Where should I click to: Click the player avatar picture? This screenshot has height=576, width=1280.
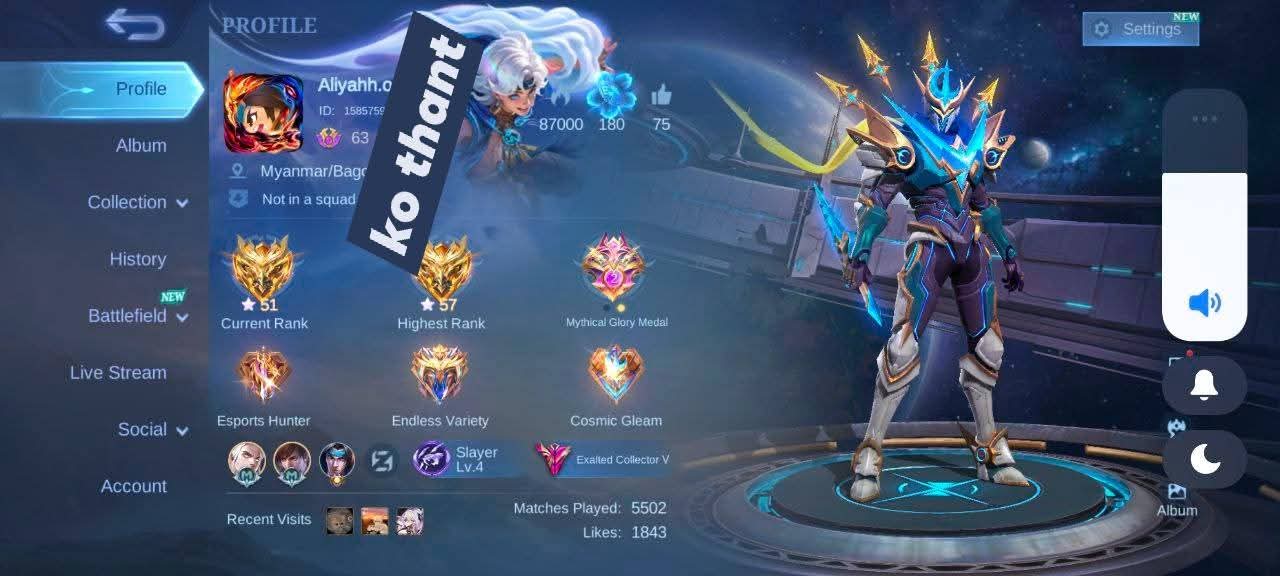point(263,111)
